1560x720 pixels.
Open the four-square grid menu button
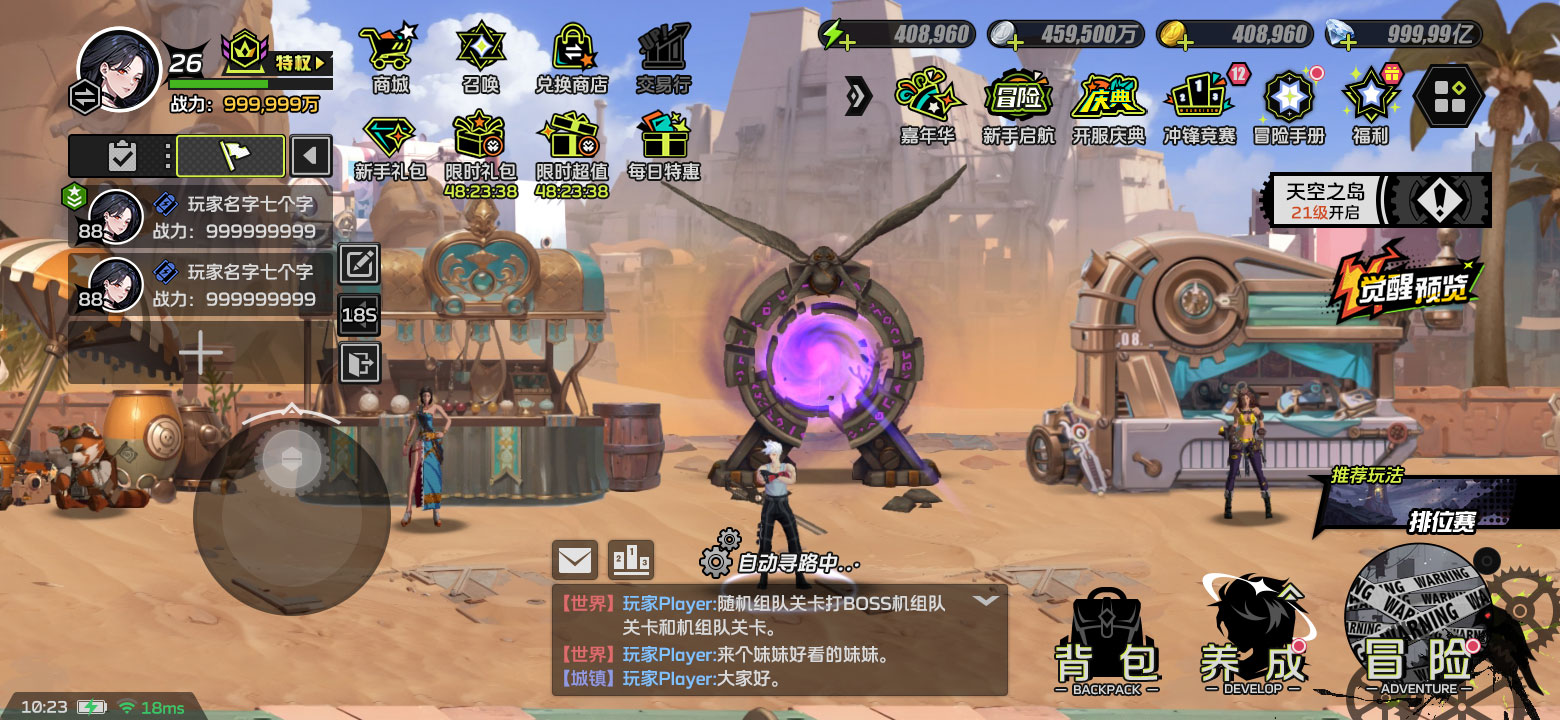pos(1447,96)
